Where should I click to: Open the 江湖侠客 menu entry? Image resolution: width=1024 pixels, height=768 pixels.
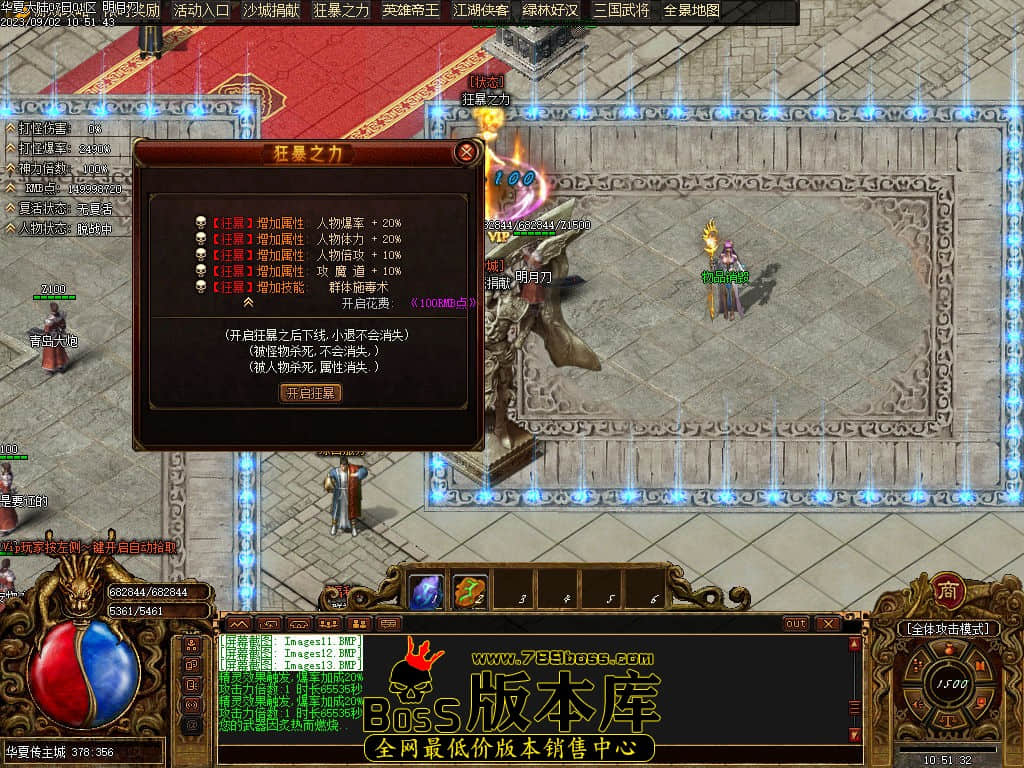coord(481,11)
